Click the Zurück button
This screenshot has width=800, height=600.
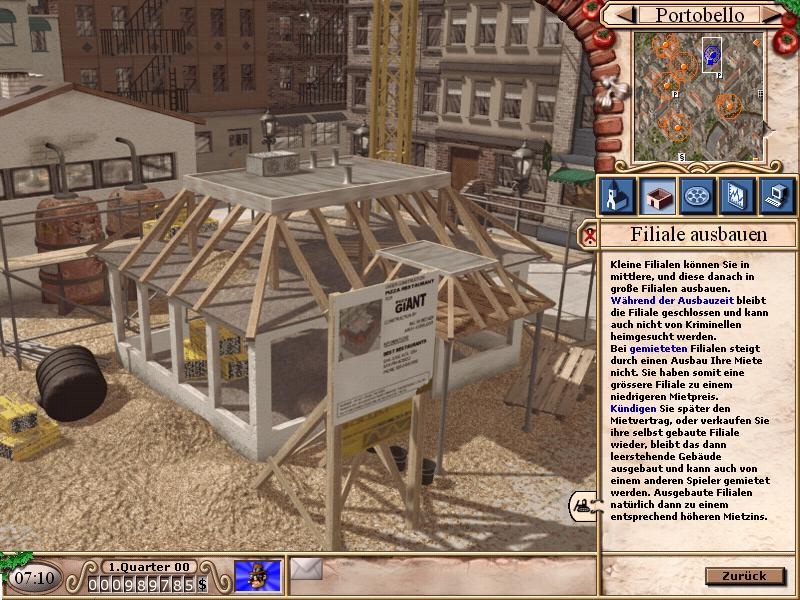[x=744, y=576]
